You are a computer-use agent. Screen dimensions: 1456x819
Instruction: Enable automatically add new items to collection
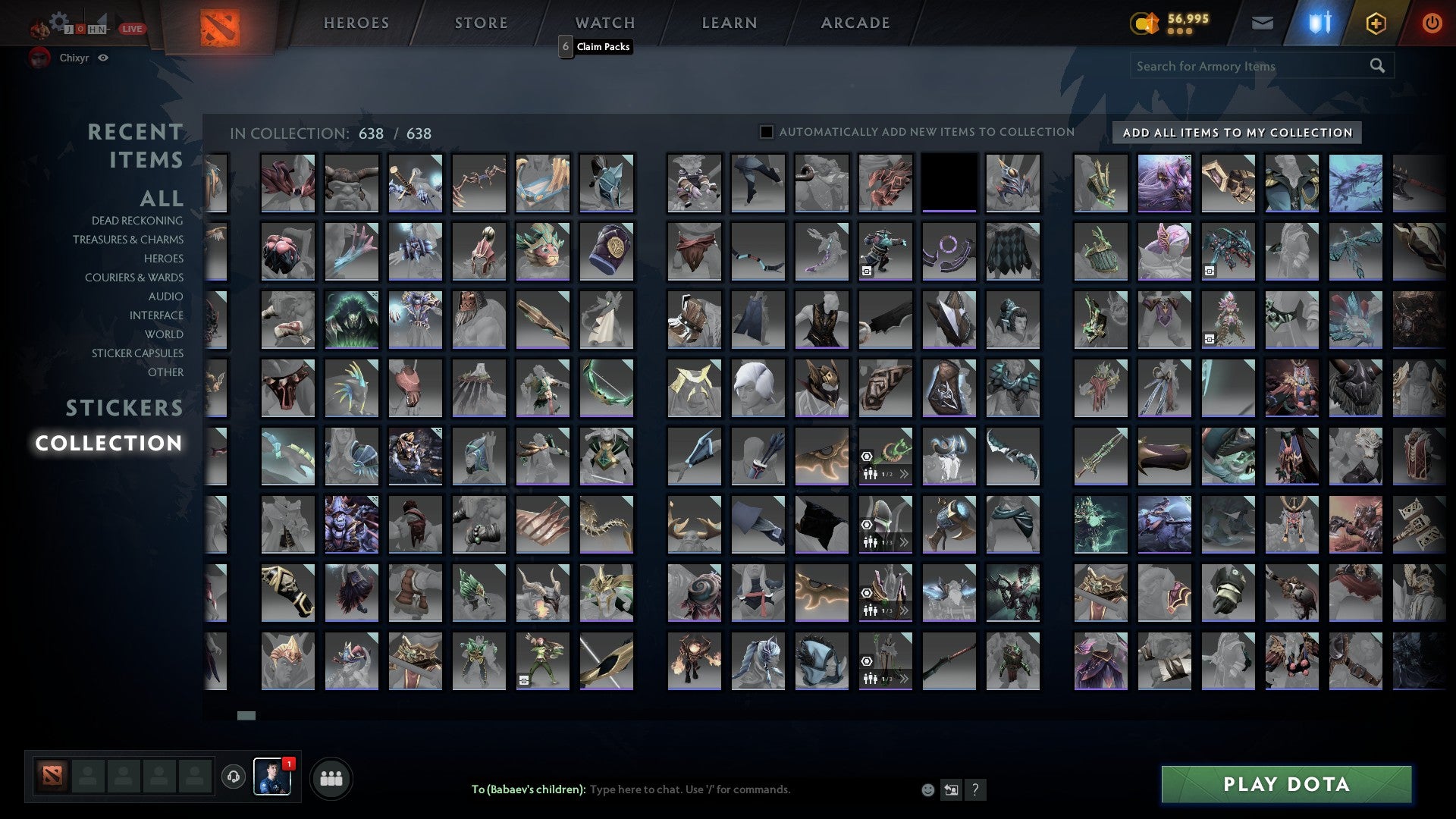click(x=766, y=131)
